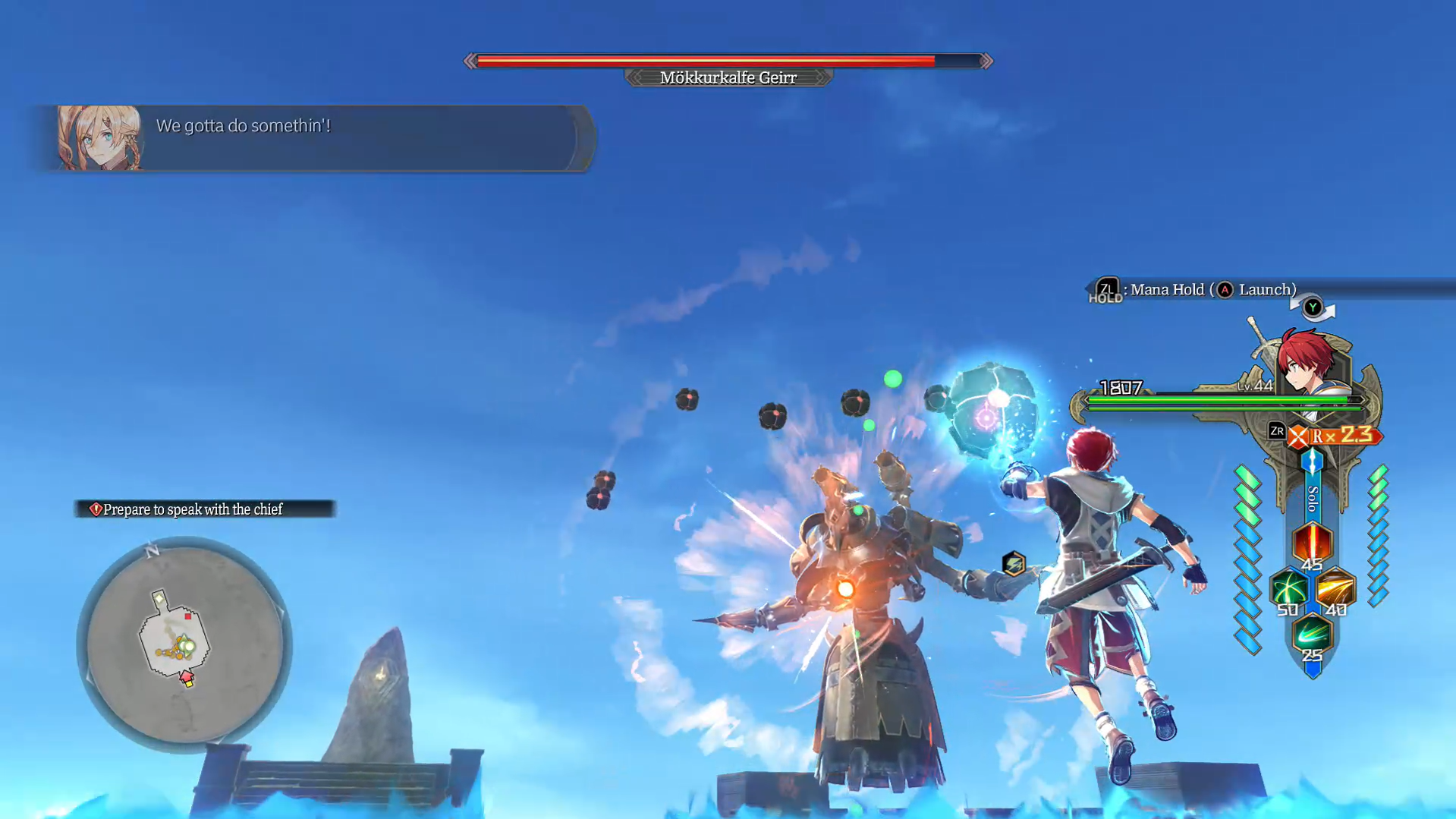
Task: Open the circular minimap
Action: coord(184,644)
